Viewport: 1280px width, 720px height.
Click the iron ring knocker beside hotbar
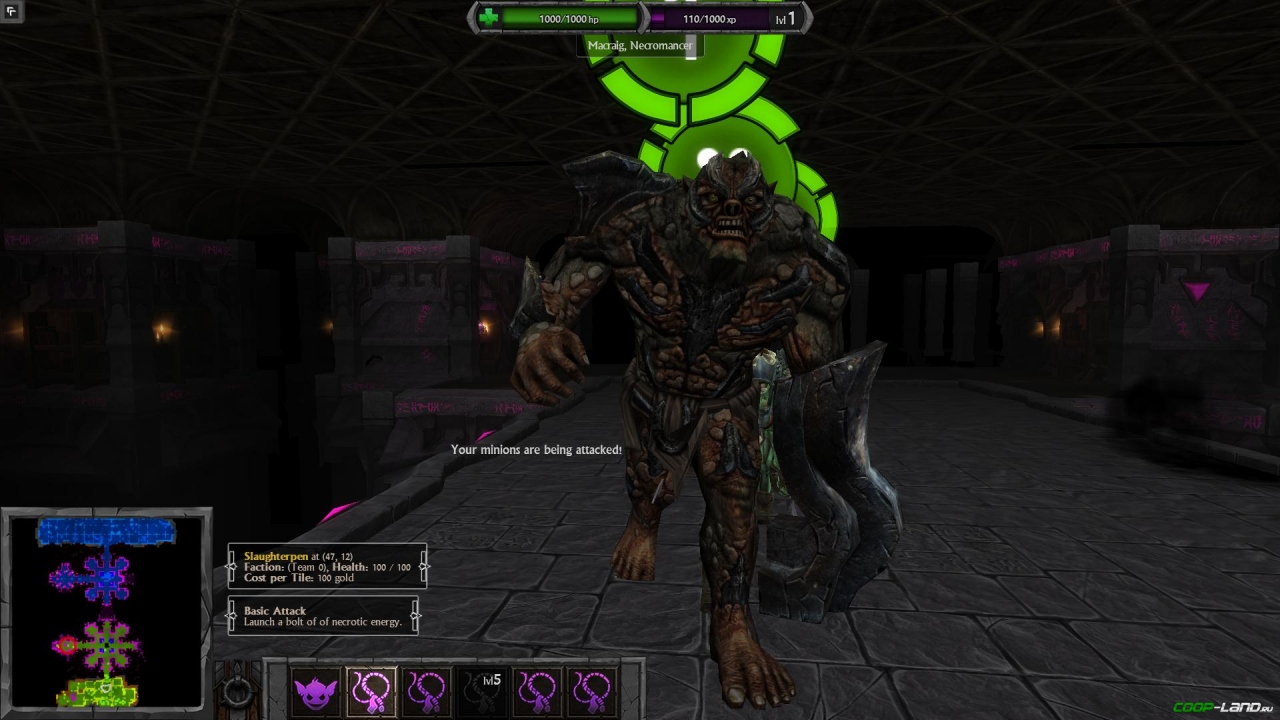(237, 691)
